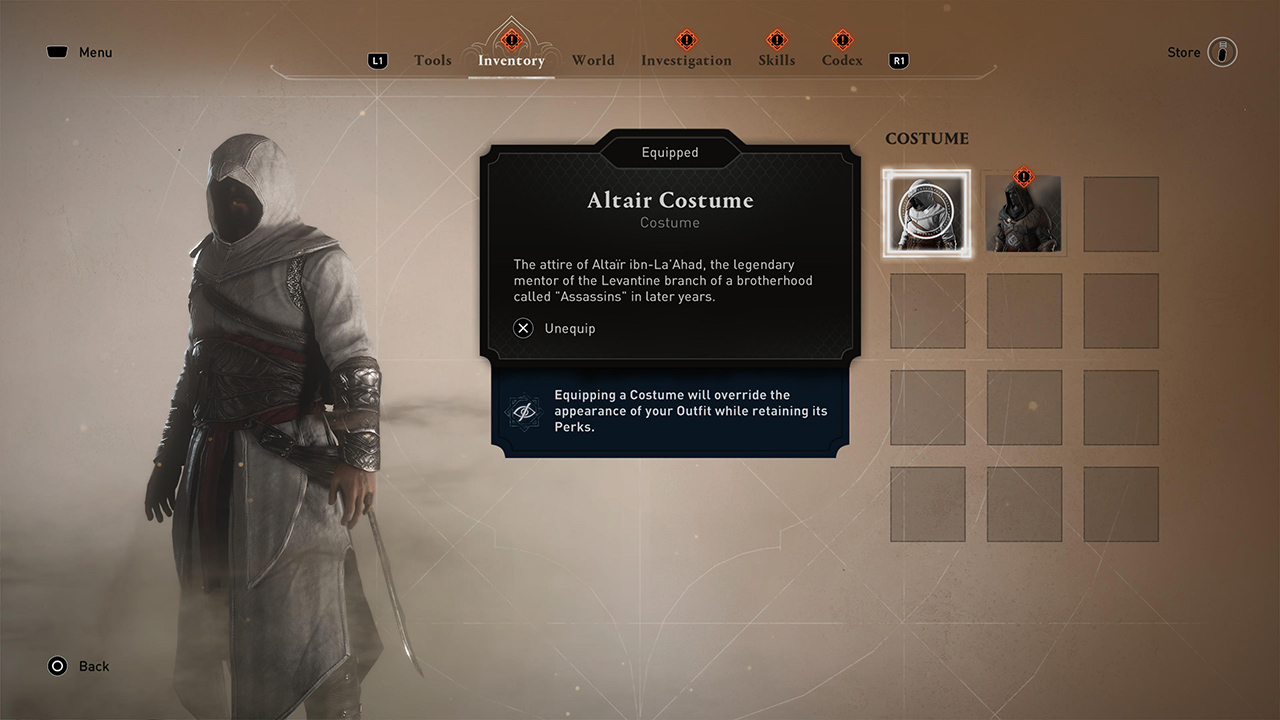The height and width of the screenshot is (720, 1280).
Task: Click the L1 shoulder button icon
Action: tap(377, 60)
